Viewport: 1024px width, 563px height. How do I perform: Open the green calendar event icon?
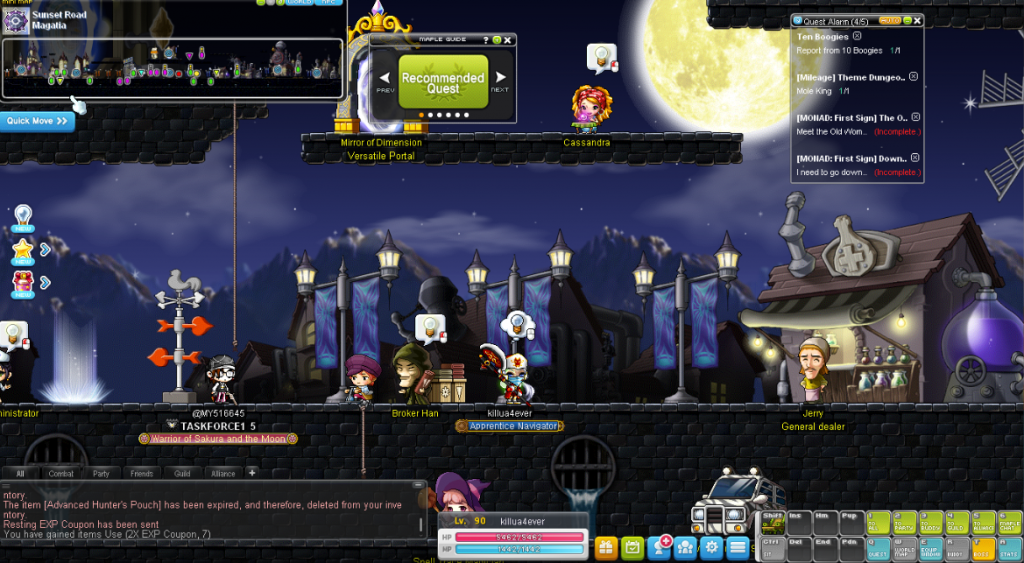pos(632,547)
